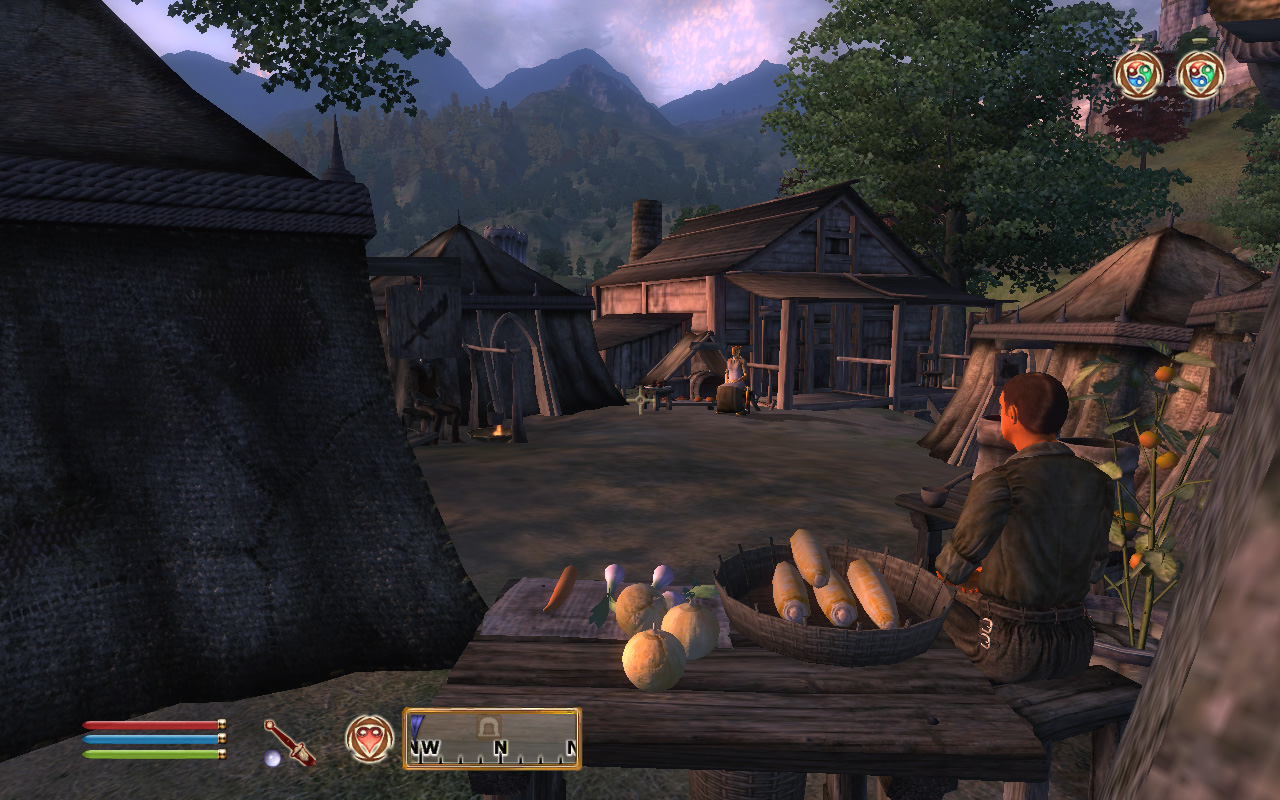
Task: Select the red heart spell icon
Action: [x=369, y=739]
